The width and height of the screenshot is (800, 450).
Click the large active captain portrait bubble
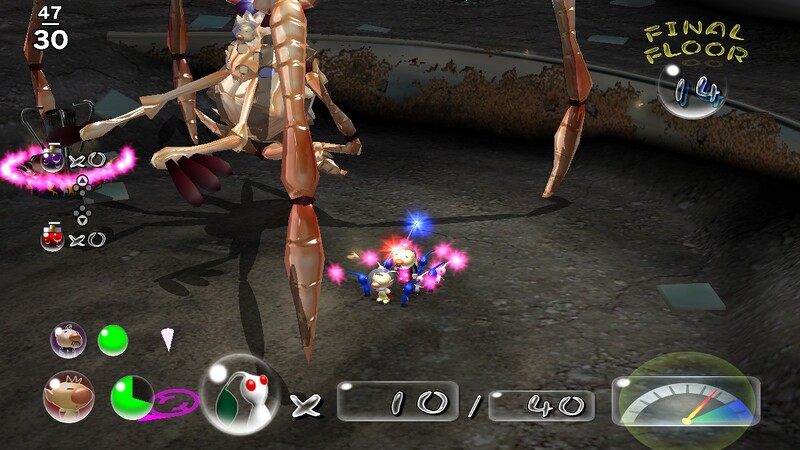tap(68, 396)
